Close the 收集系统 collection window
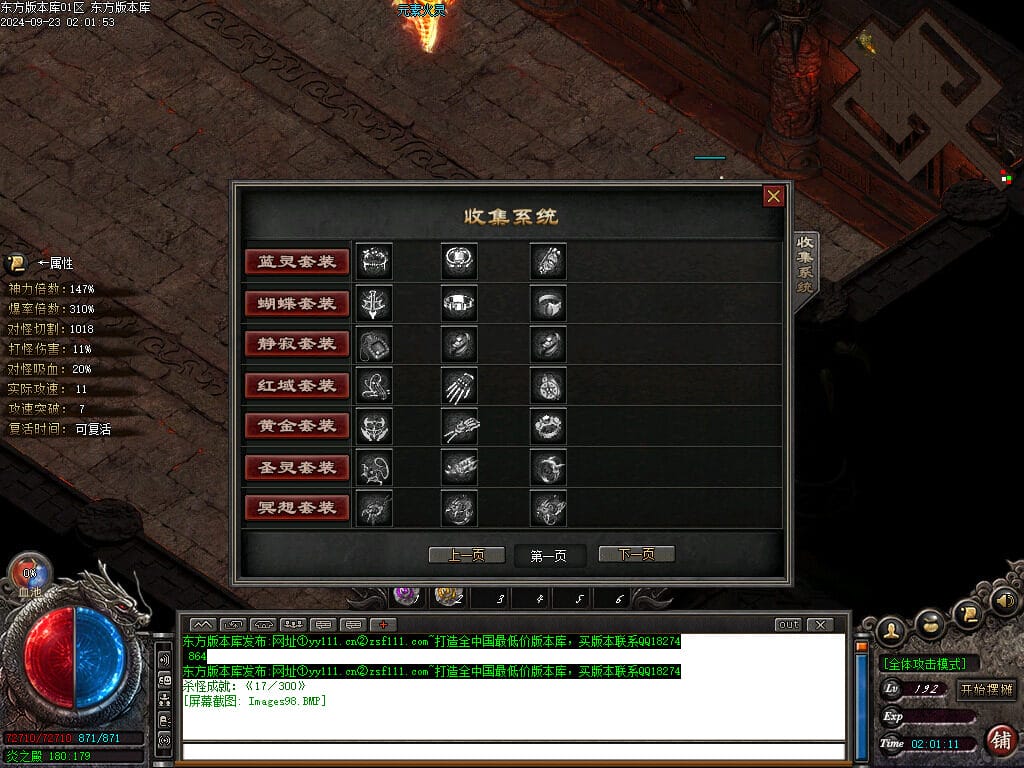The image size is (1024, 768). click(773, 196)
